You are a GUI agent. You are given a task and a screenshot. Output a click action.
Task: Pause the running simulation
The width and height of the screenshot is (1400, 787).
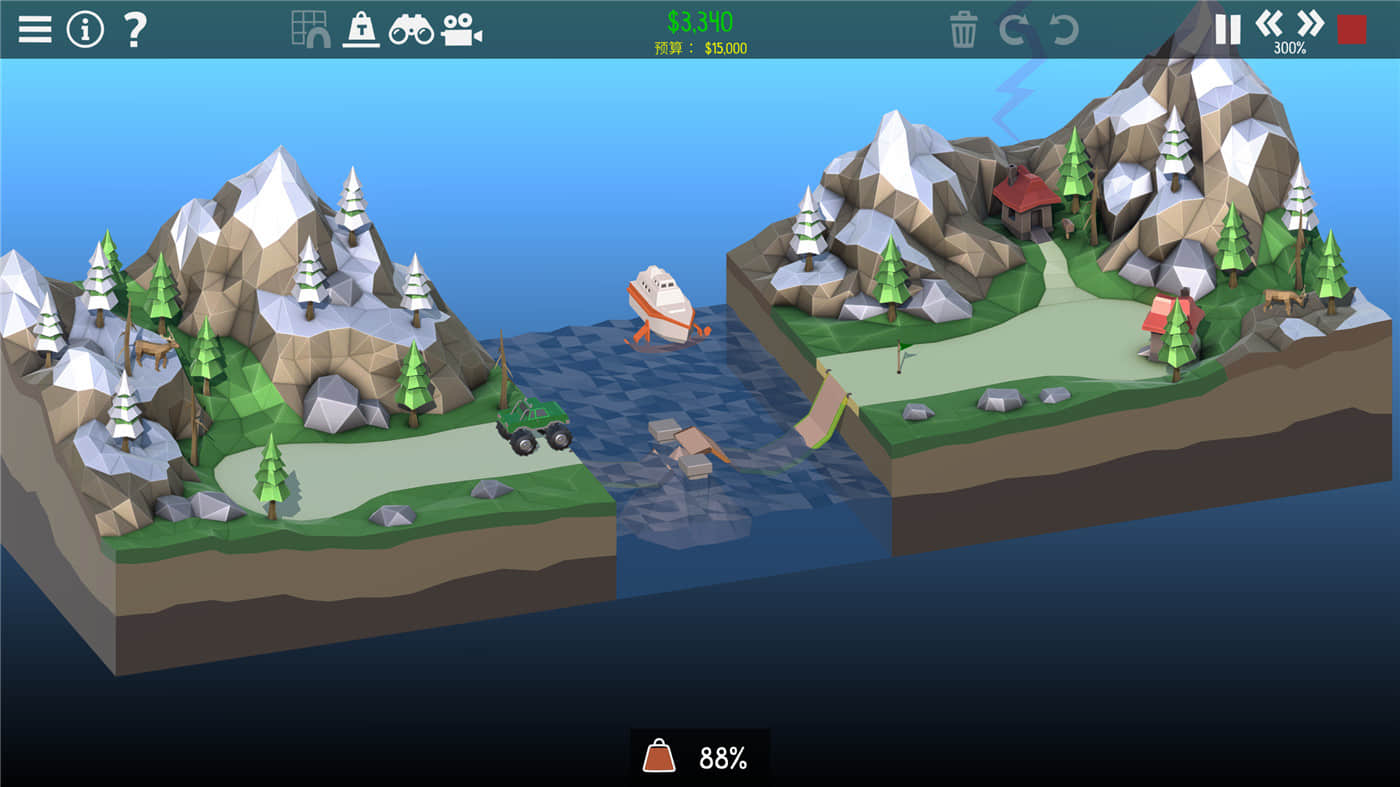point(1227,28)
